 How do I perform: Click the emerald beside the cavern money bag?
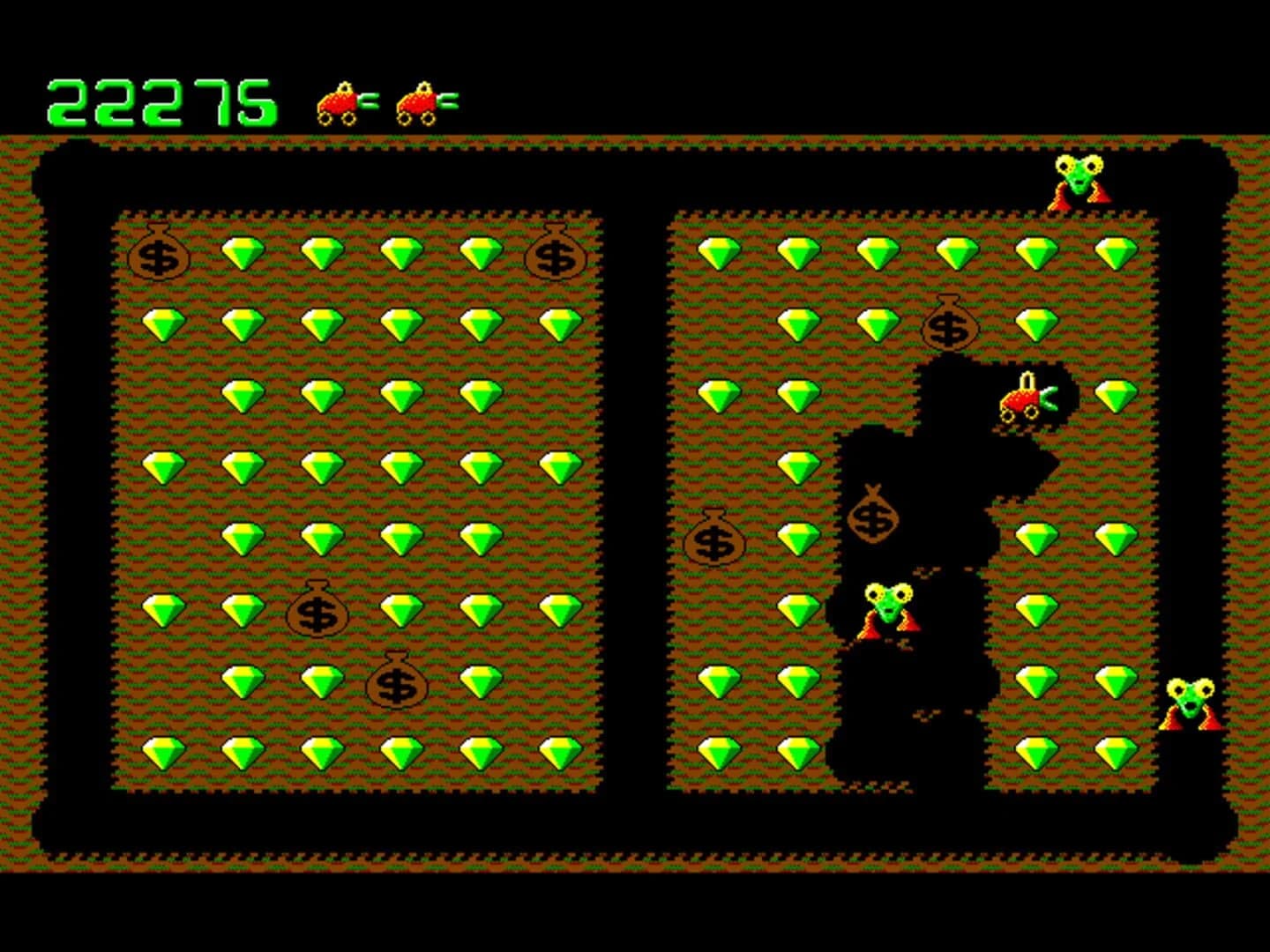click(x=799, y=538)
